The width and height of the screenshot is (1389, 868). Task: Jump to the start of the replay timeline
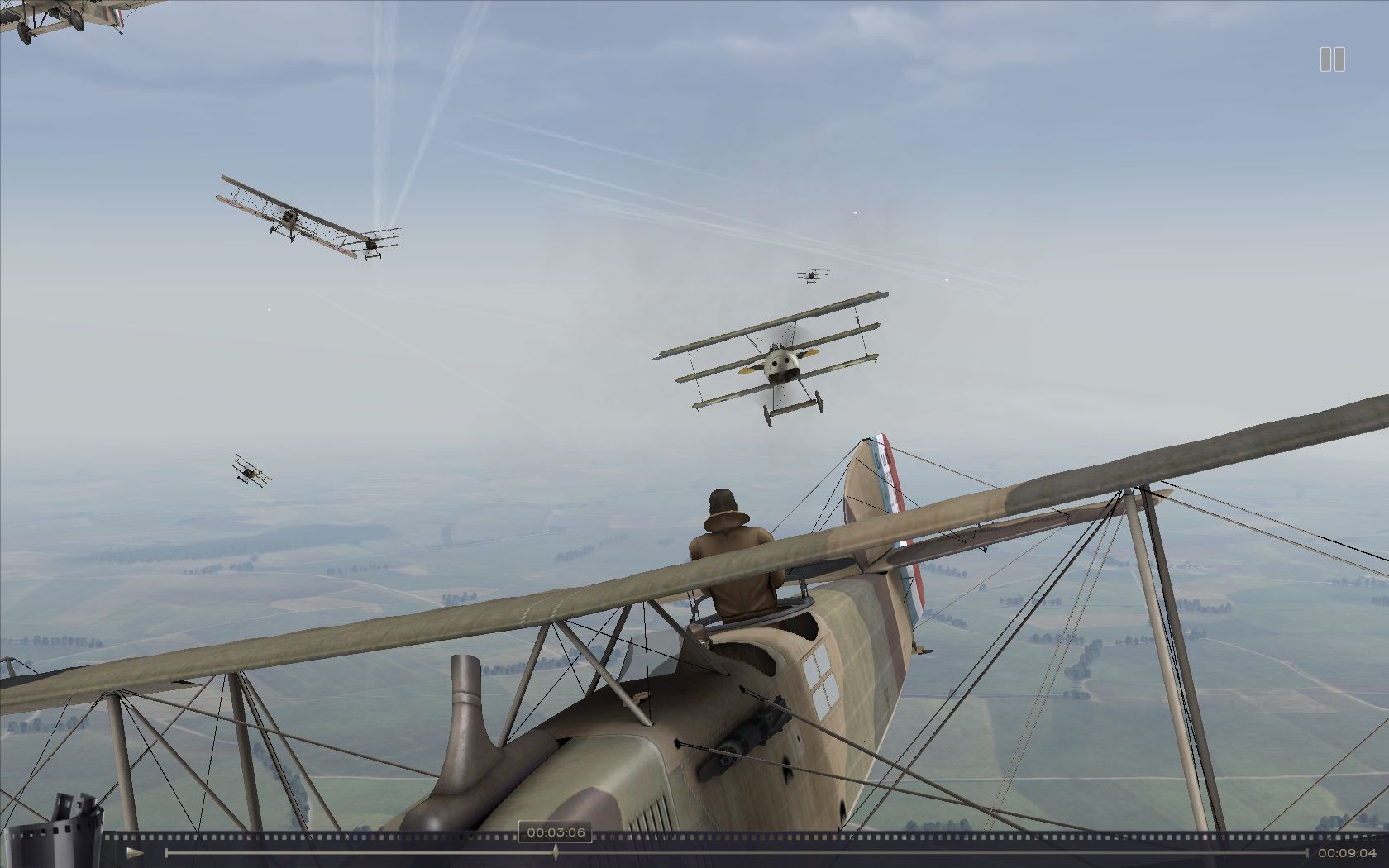[166, 852]
